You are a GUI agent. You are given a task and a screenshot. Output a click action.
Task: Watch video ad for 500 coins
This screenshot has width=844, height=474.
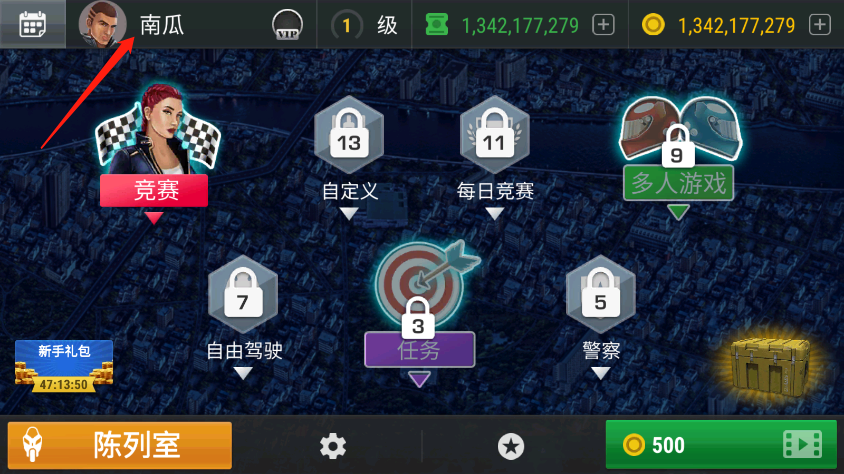coord(721,445)
